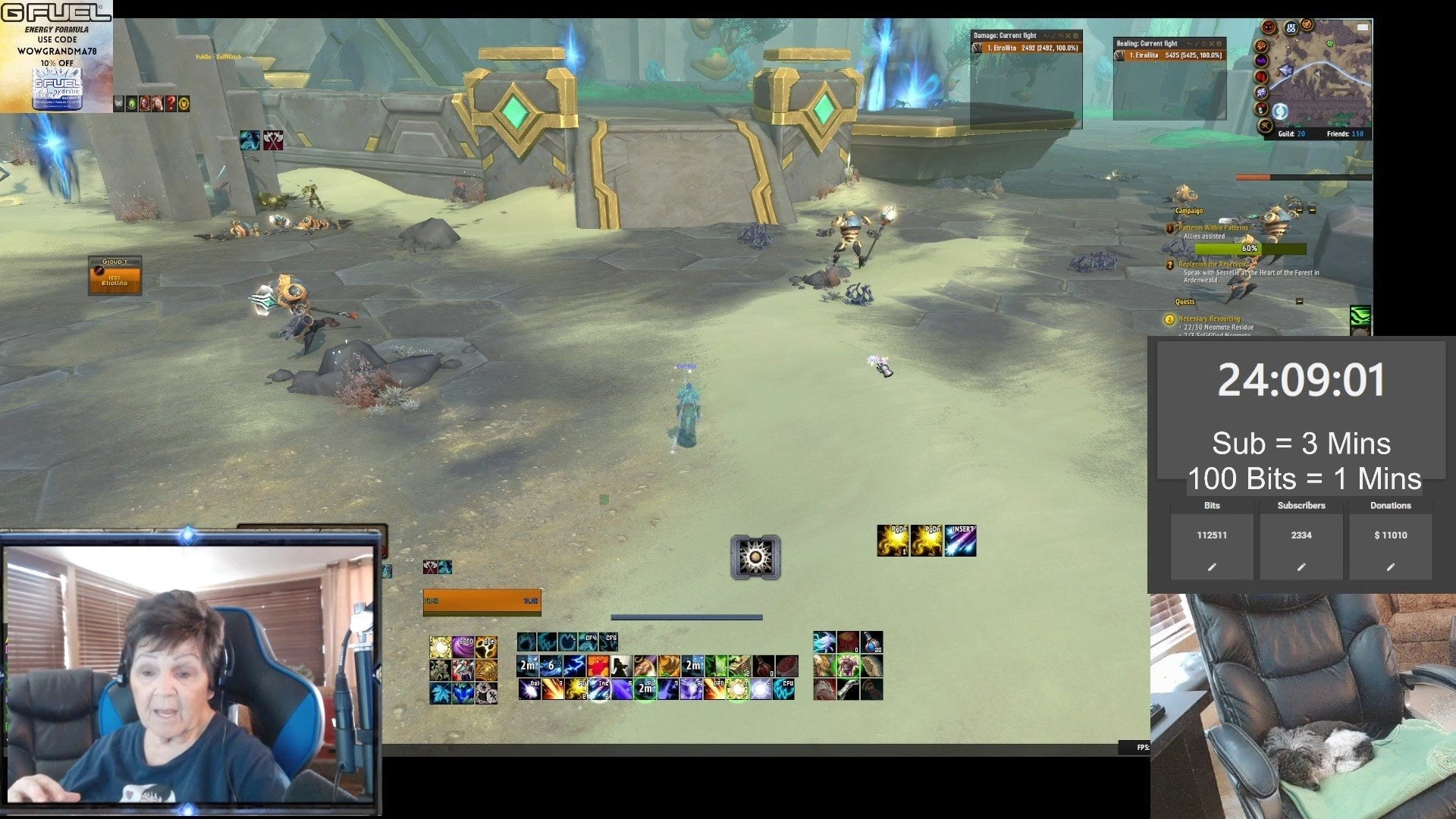
Task: Click the pencil edit icon under Donations
Action: coord(1391,566)
